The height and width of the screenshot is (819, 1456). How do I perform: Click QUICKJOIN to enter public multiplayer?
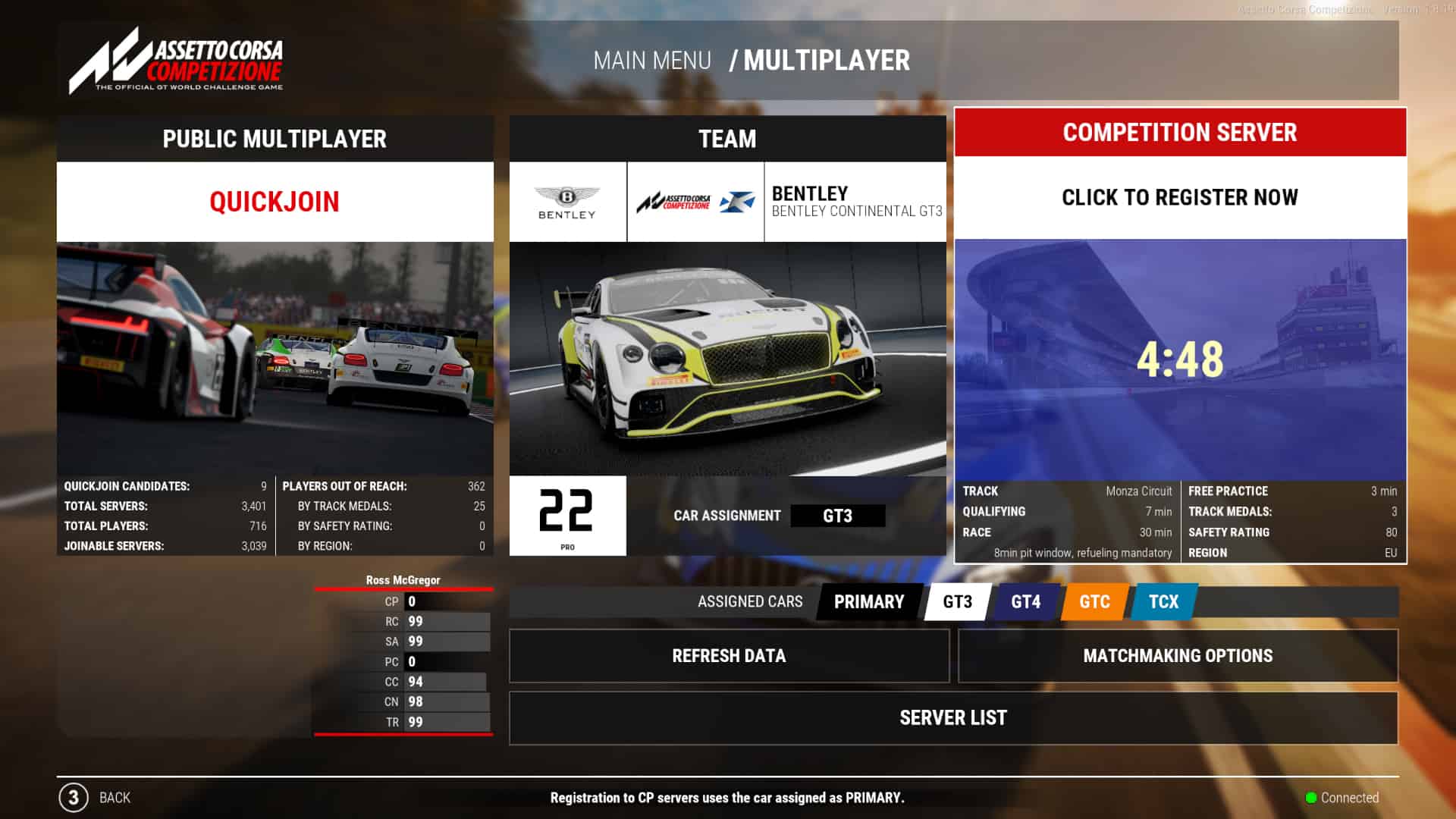tap(275, 202)
